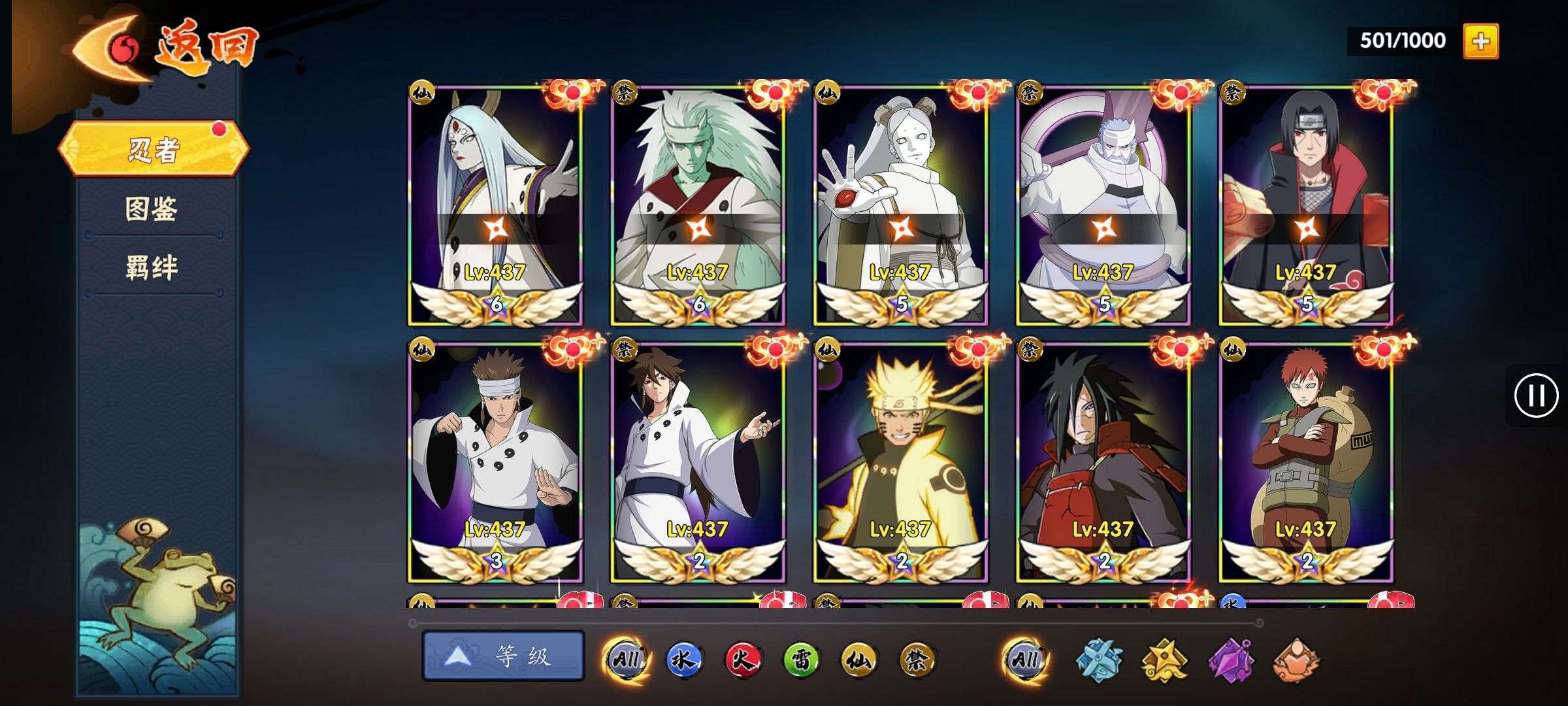
Task: Select the green-haired Madara card
Action: (698, 204)
